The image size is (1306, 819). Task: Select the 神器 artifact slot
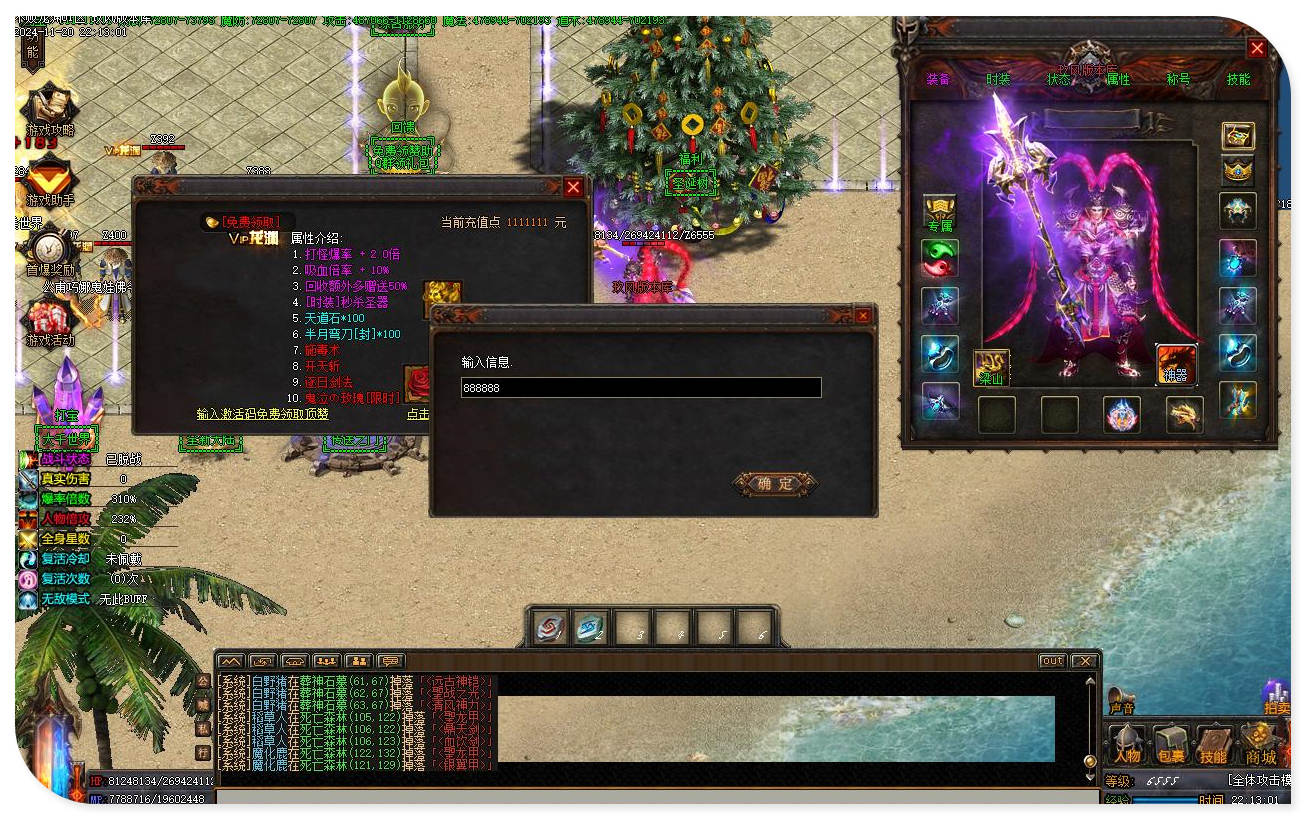(x=1176, y=364)
